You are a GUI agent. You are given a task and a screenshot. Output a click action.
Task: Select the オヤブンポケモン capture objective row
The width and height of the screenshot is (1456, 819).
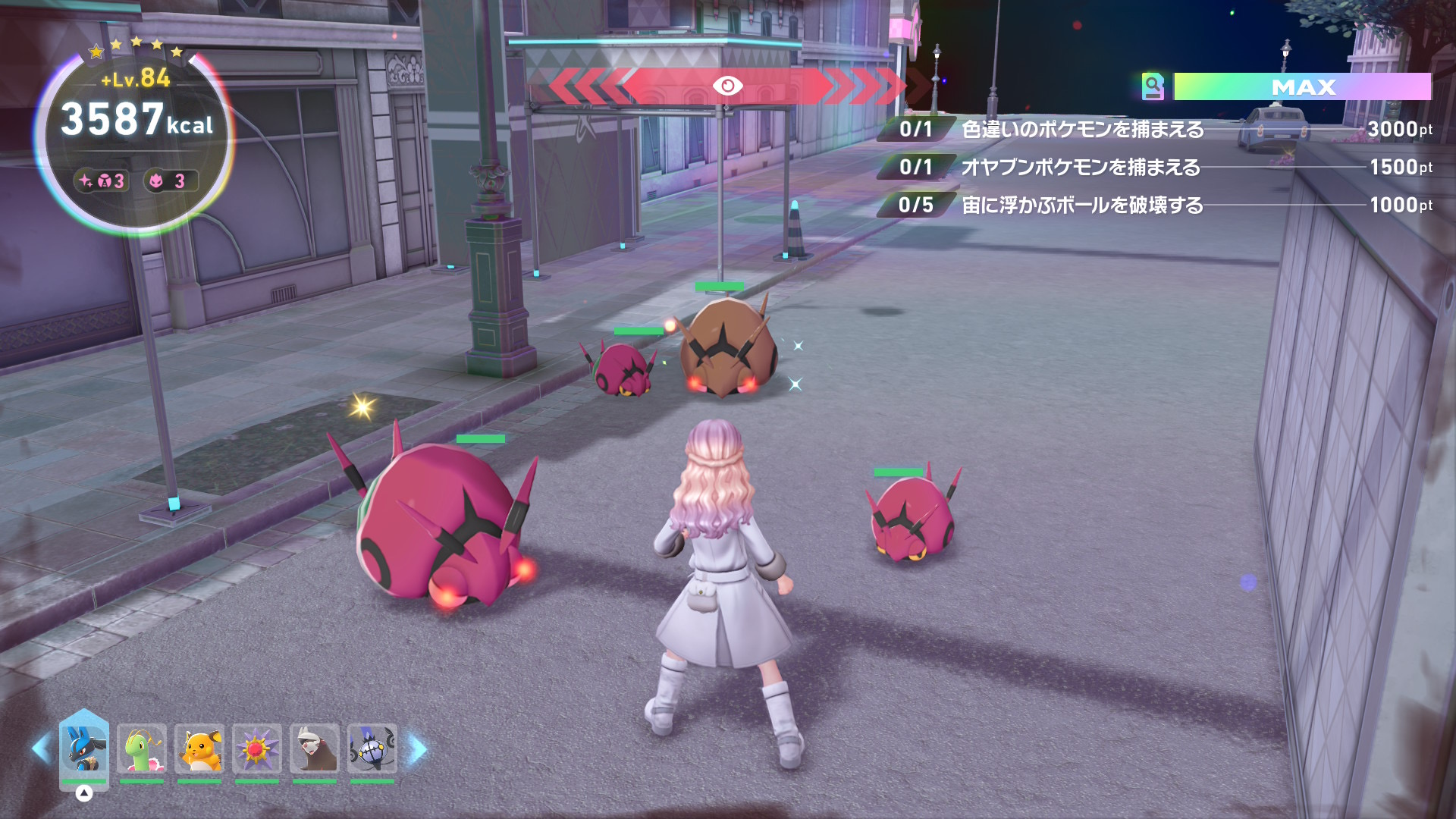(x=1081, y=168)
